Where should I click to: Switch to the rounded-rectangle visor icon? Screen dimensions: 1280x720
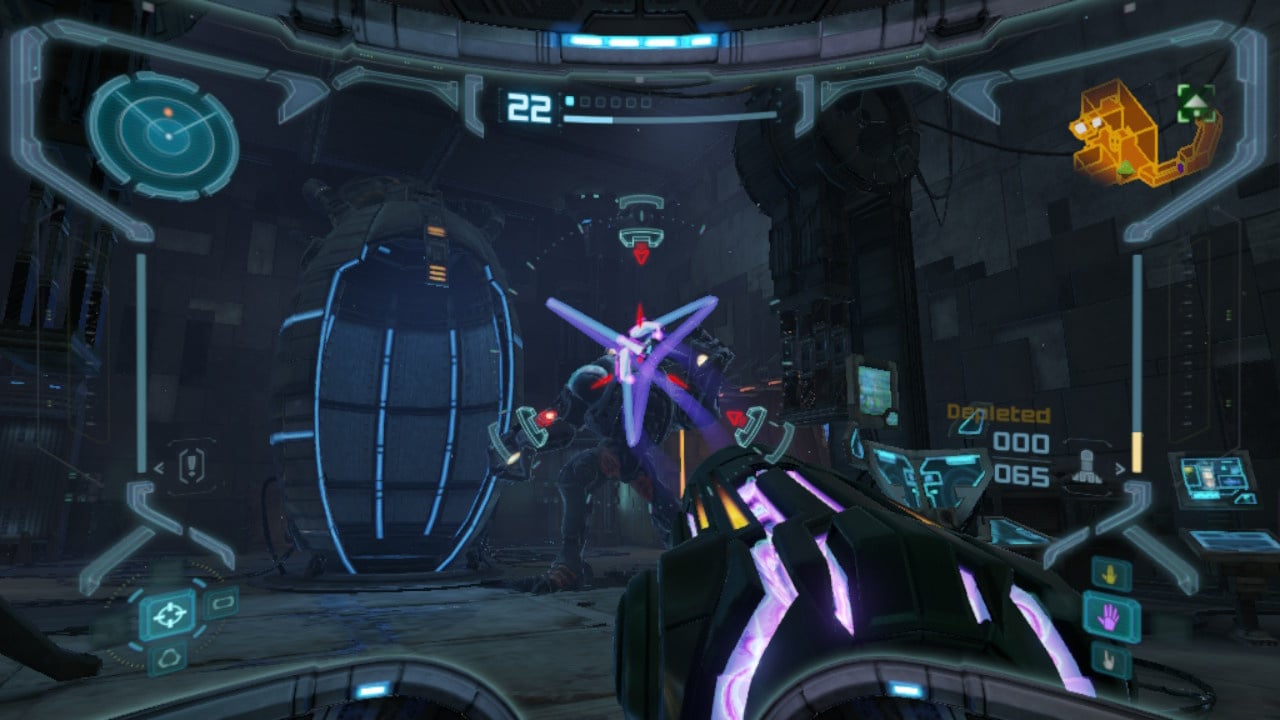220,602
